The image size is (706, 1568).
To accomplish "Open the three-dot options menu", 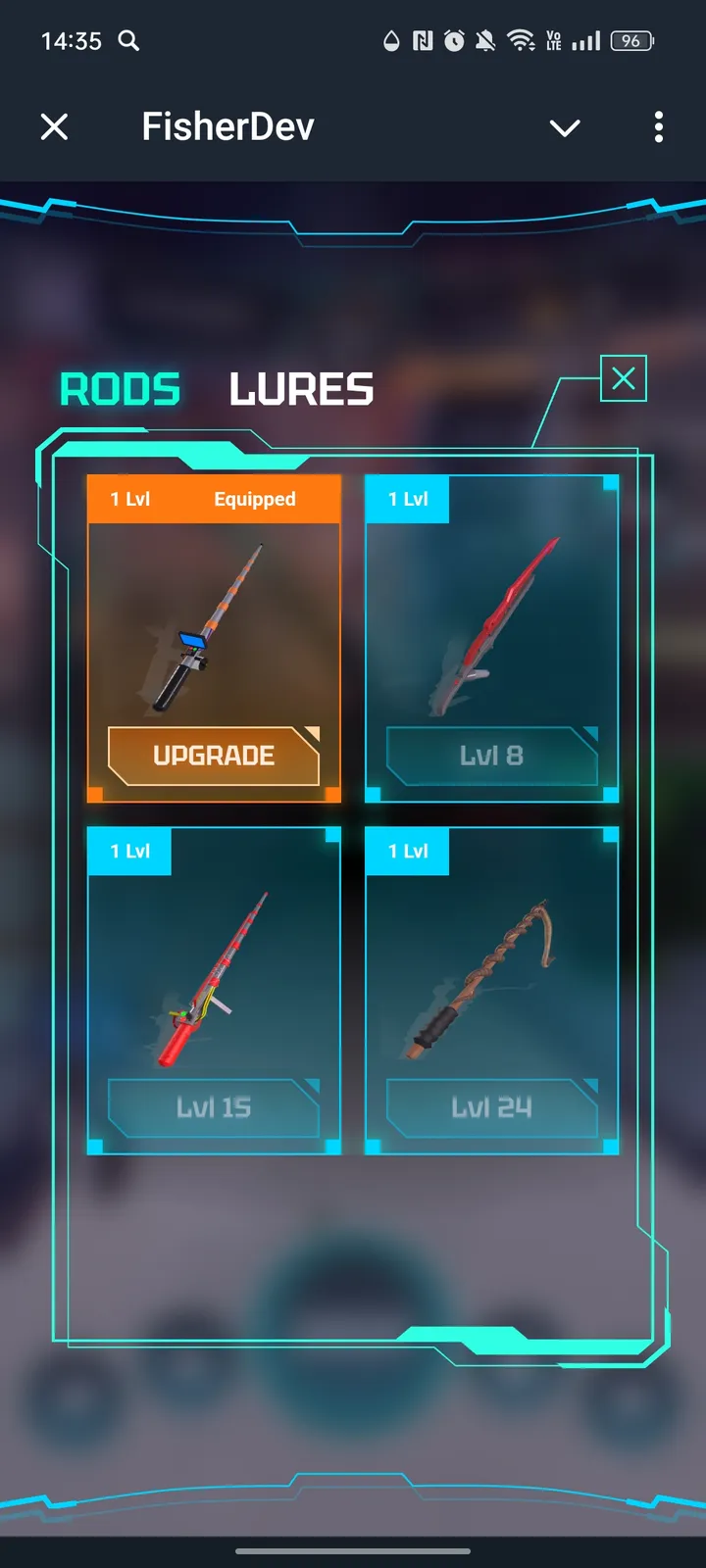I will point(659,126).
